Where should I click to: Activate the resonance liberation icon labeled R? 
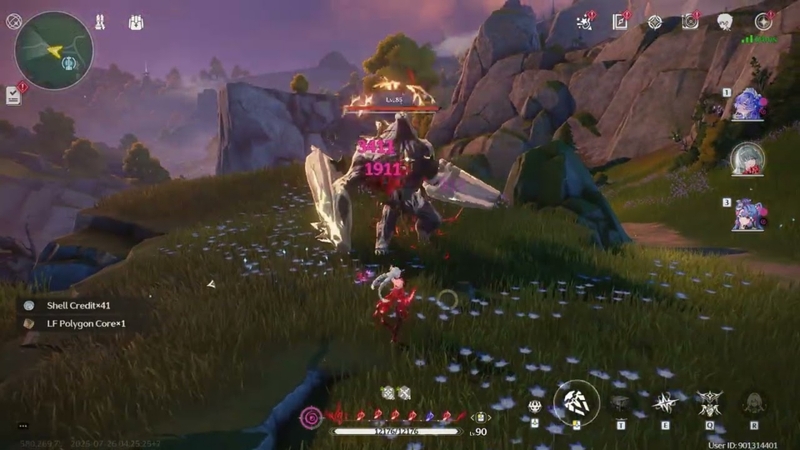click(x=754, y=403)
